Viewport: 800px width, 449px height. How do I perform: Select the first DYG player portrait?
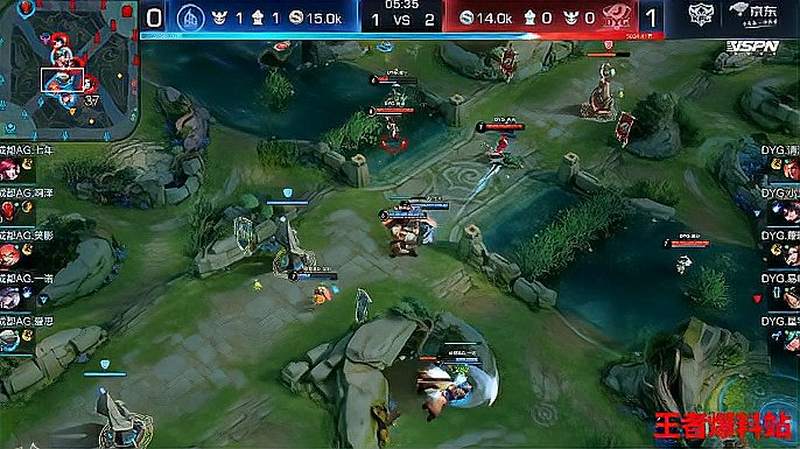point(790,169)
